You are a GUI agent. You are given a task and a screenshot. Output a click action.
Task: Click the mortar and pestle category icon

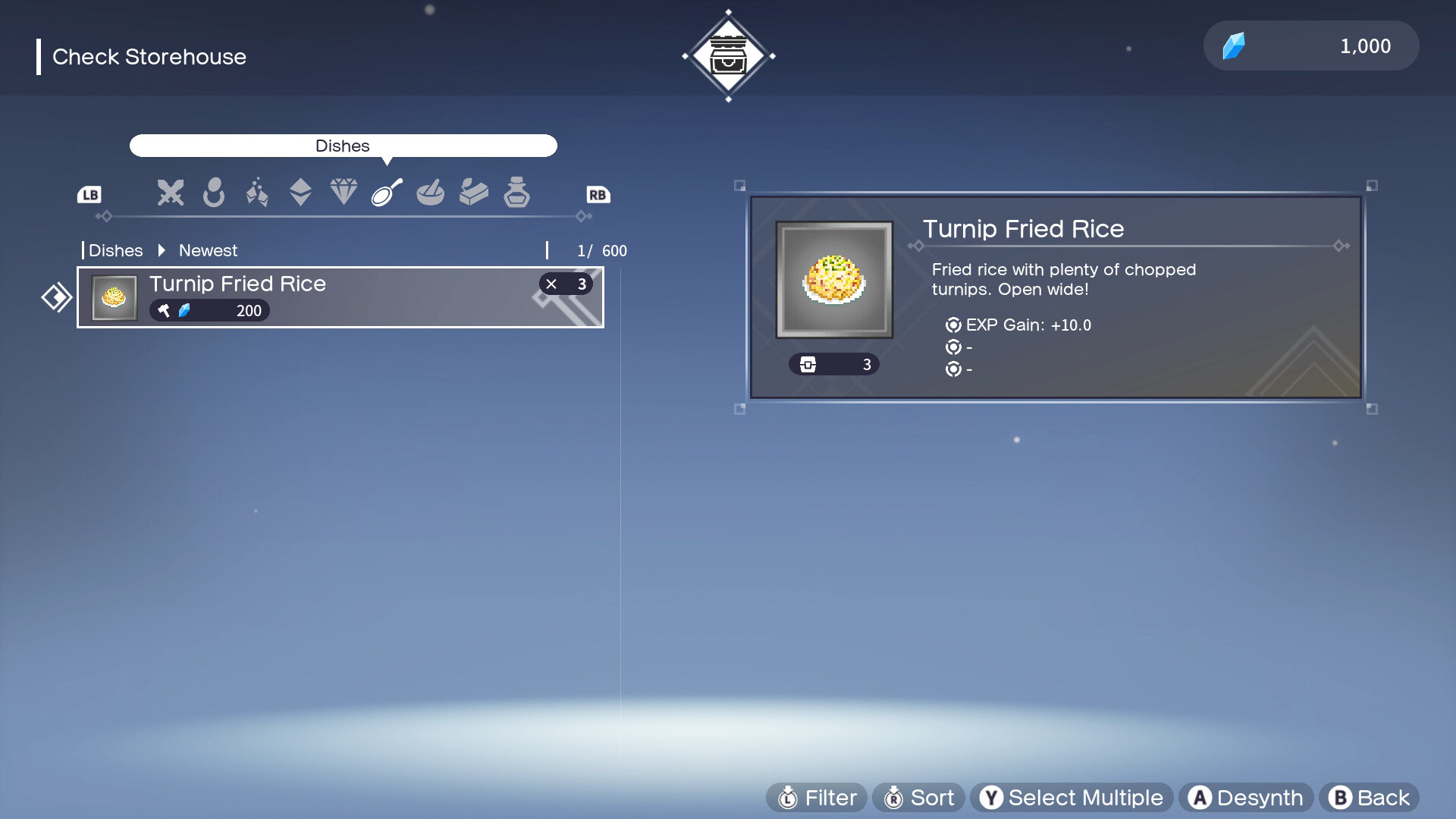click(431, 193)
